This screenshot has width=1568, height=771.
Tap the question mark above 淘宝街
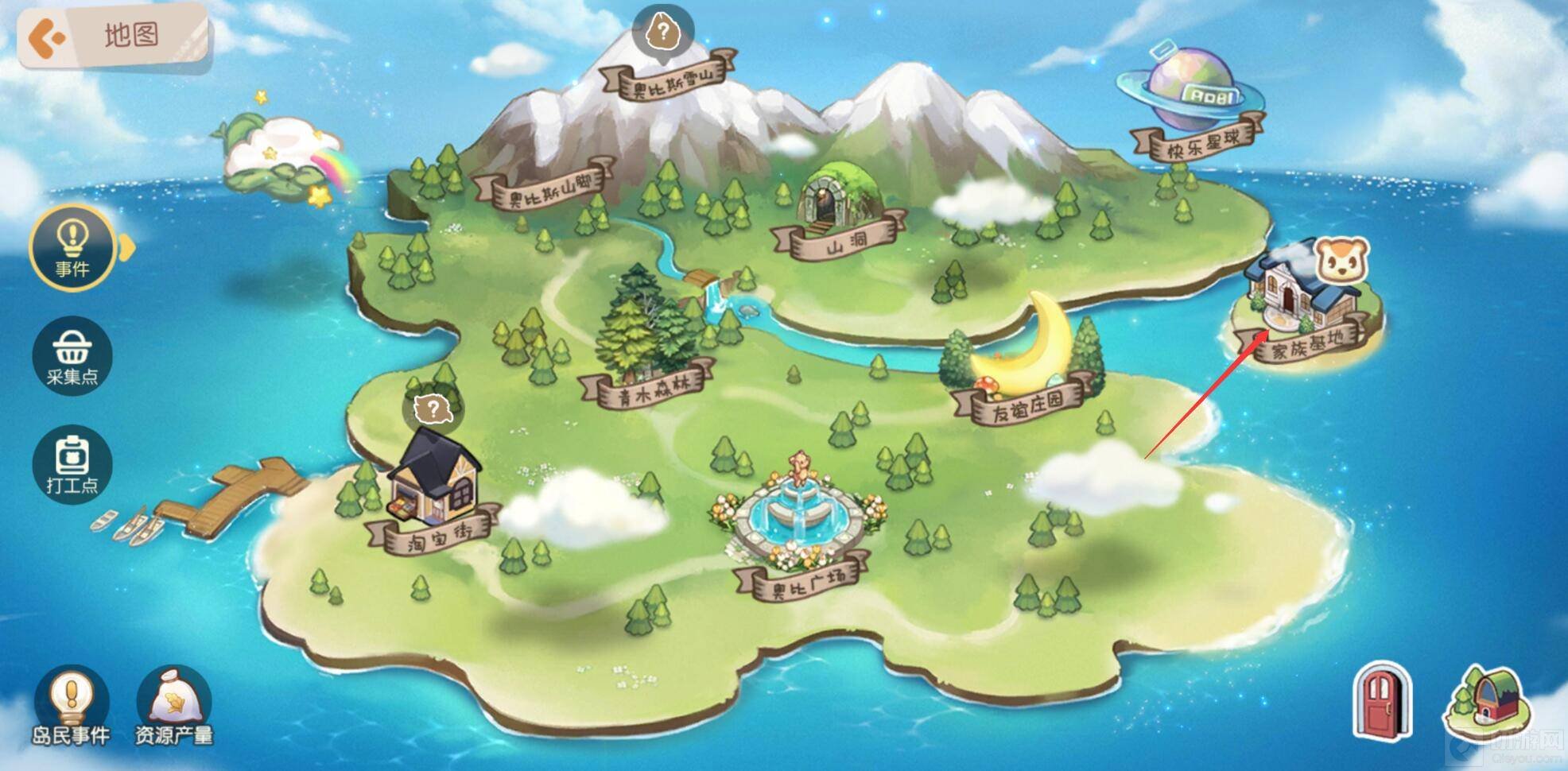pyautogui.click(x=433, y=410)
